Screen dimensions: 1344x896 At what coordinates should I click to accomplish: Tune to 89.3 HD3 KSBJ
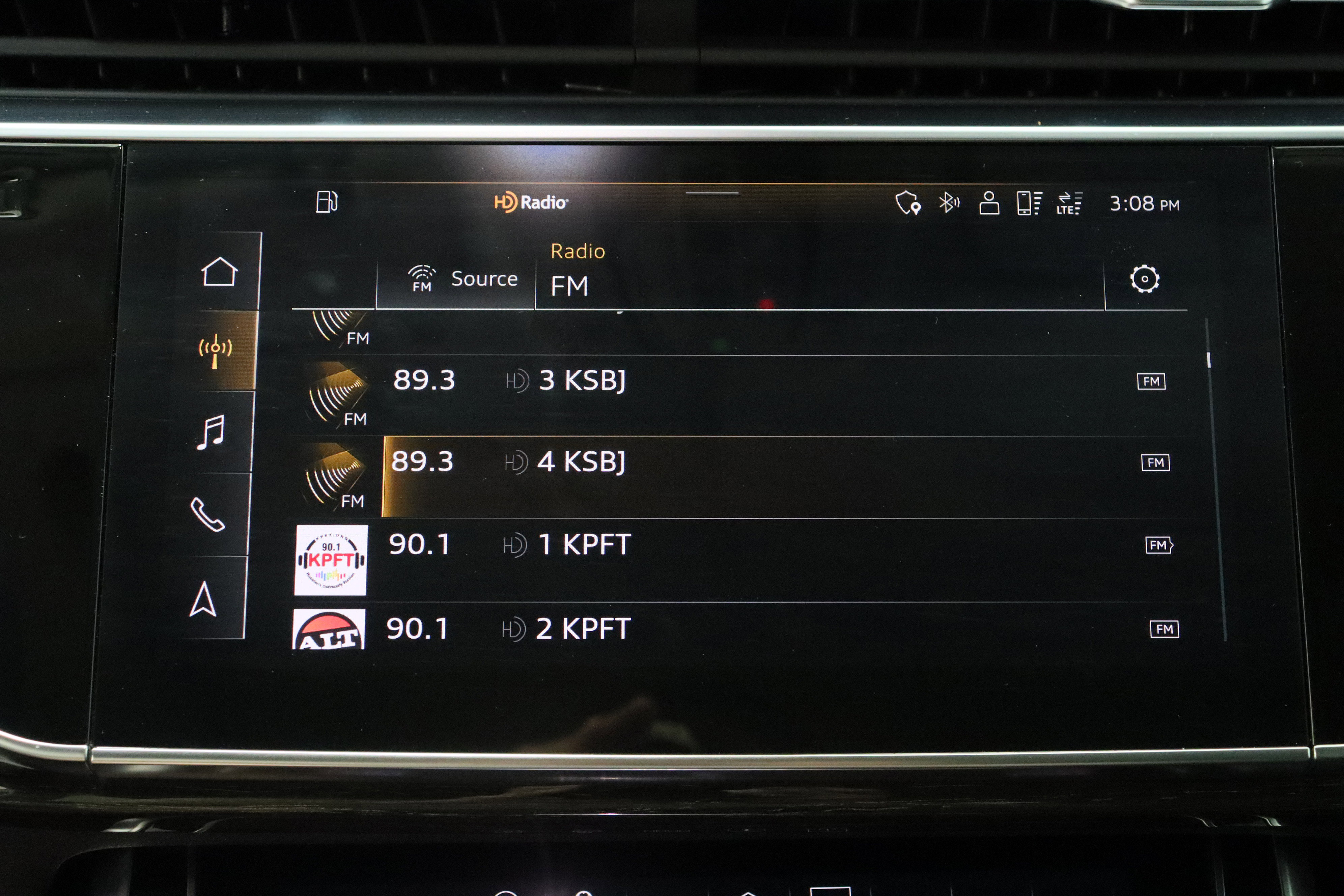(x=686, y=381)
